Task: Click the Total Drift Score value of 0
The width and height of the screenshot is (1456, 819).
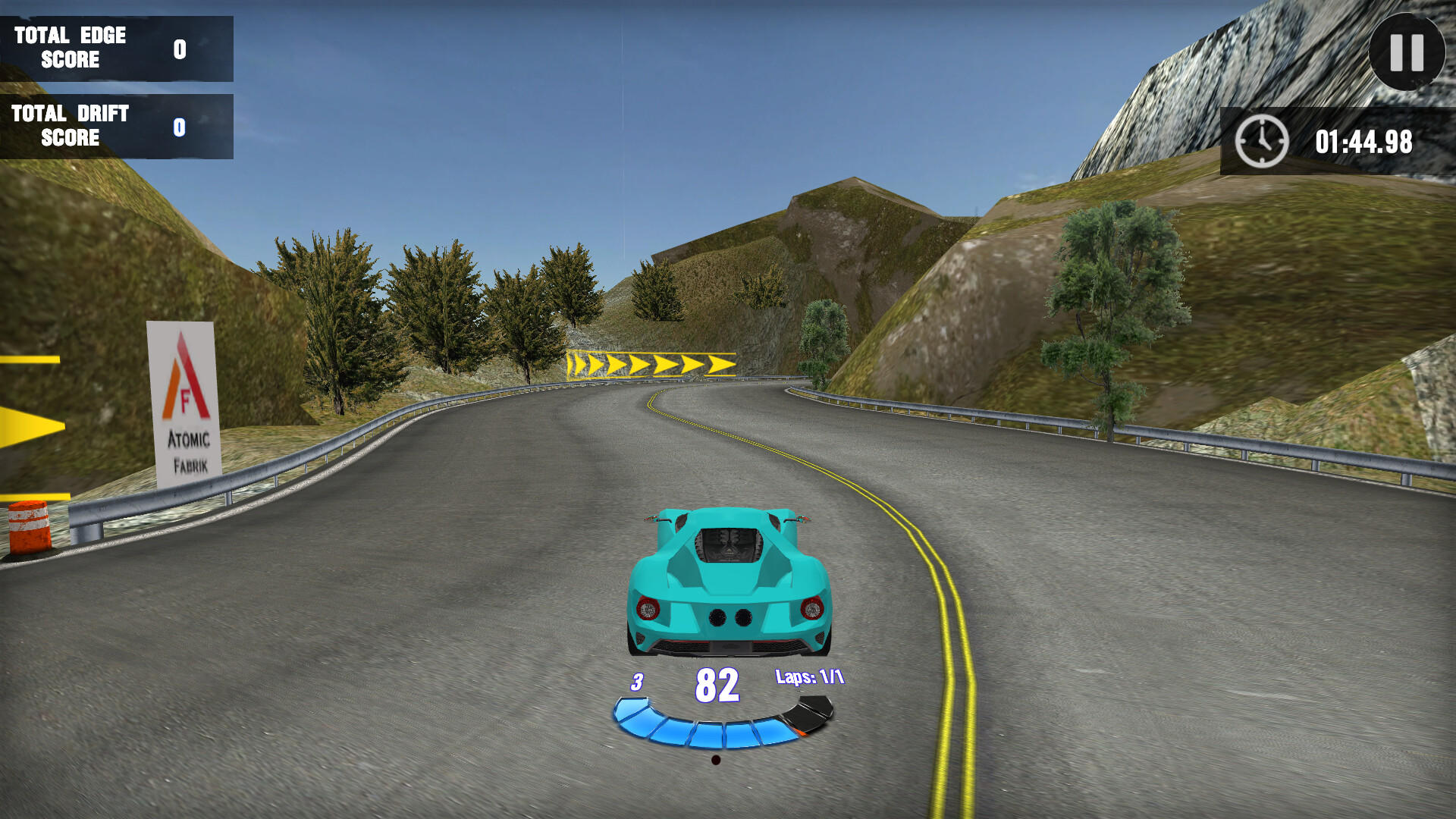Action: pos(179,127)
